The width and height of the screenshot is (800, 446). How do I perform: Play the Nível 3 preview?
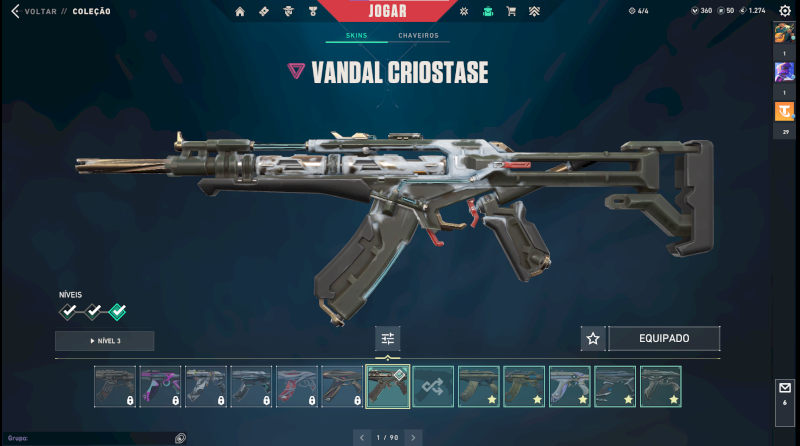click(x=105, y=341)
